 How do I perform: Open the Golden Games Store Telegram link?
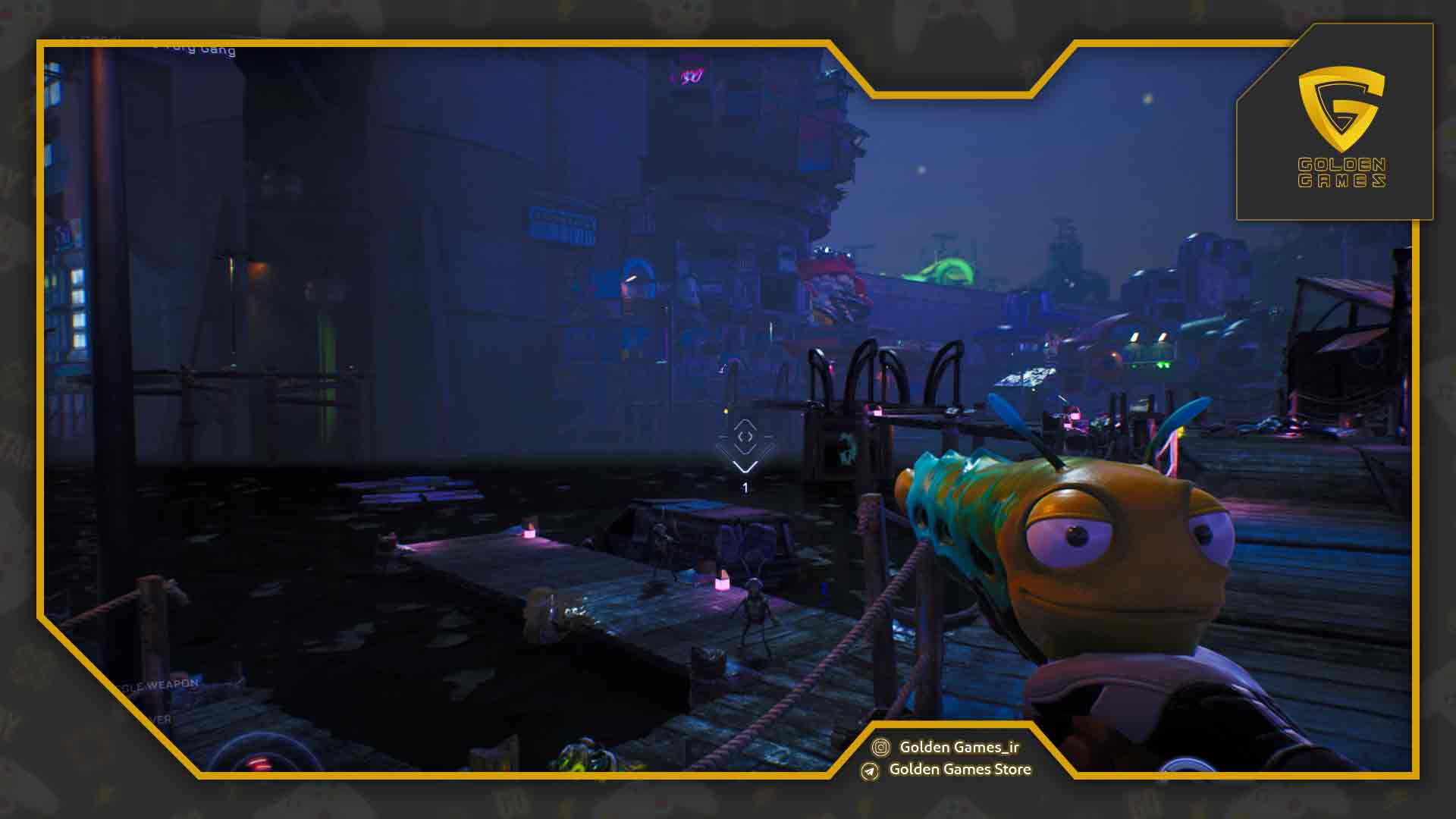pyautogui.click(x=959, y=769)
